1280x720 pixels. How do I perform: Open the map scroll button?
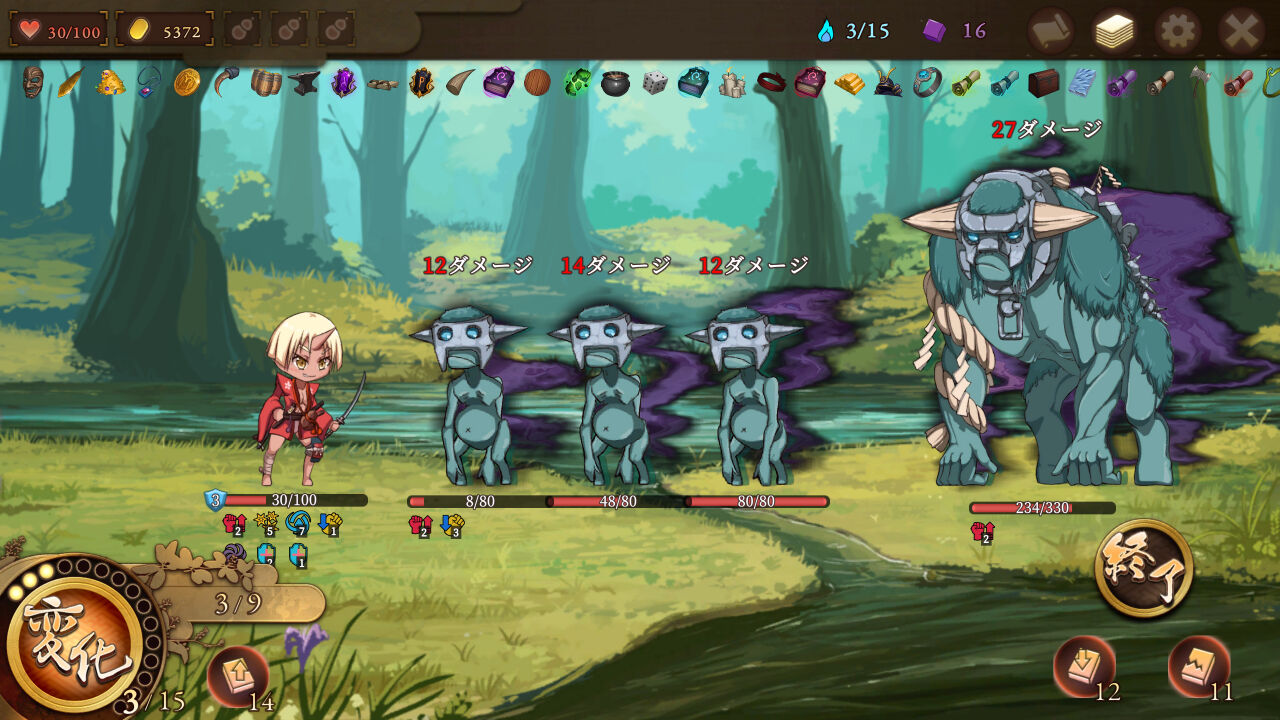coord(1050,31)
